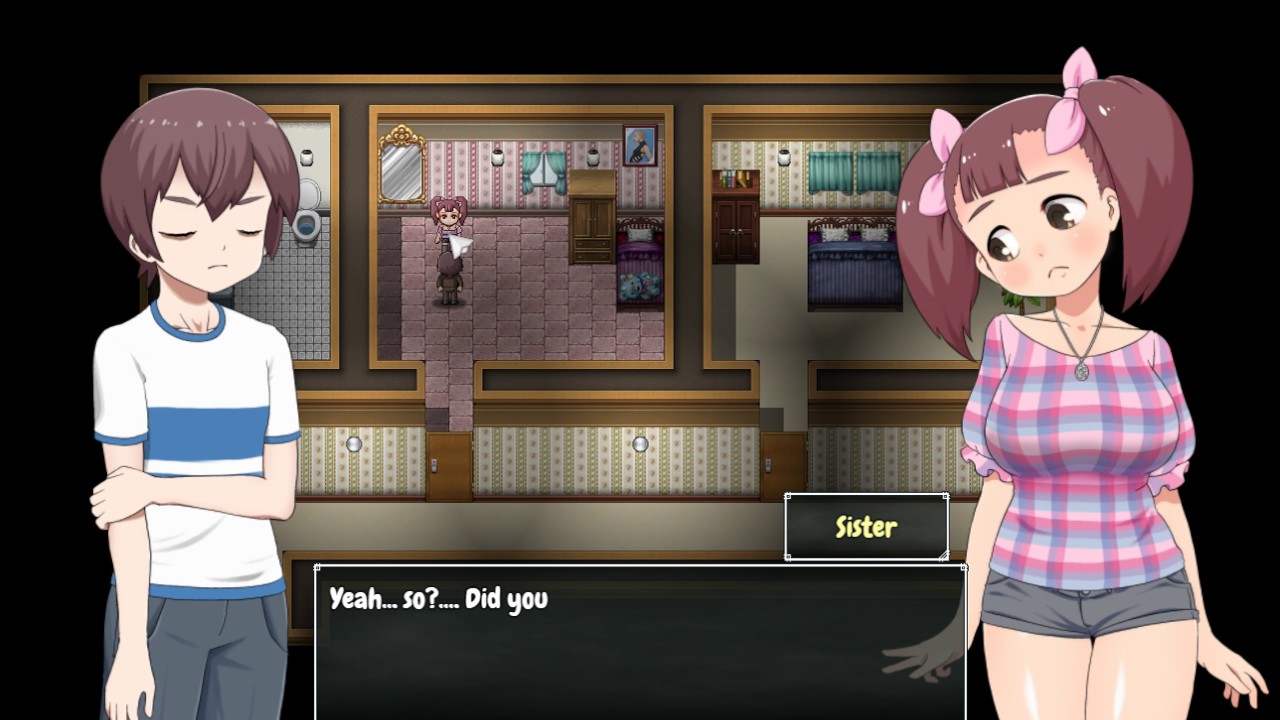Screen dimensions: 1280x720
Task: Advance the dialogue text box
Action: point(640,642)
